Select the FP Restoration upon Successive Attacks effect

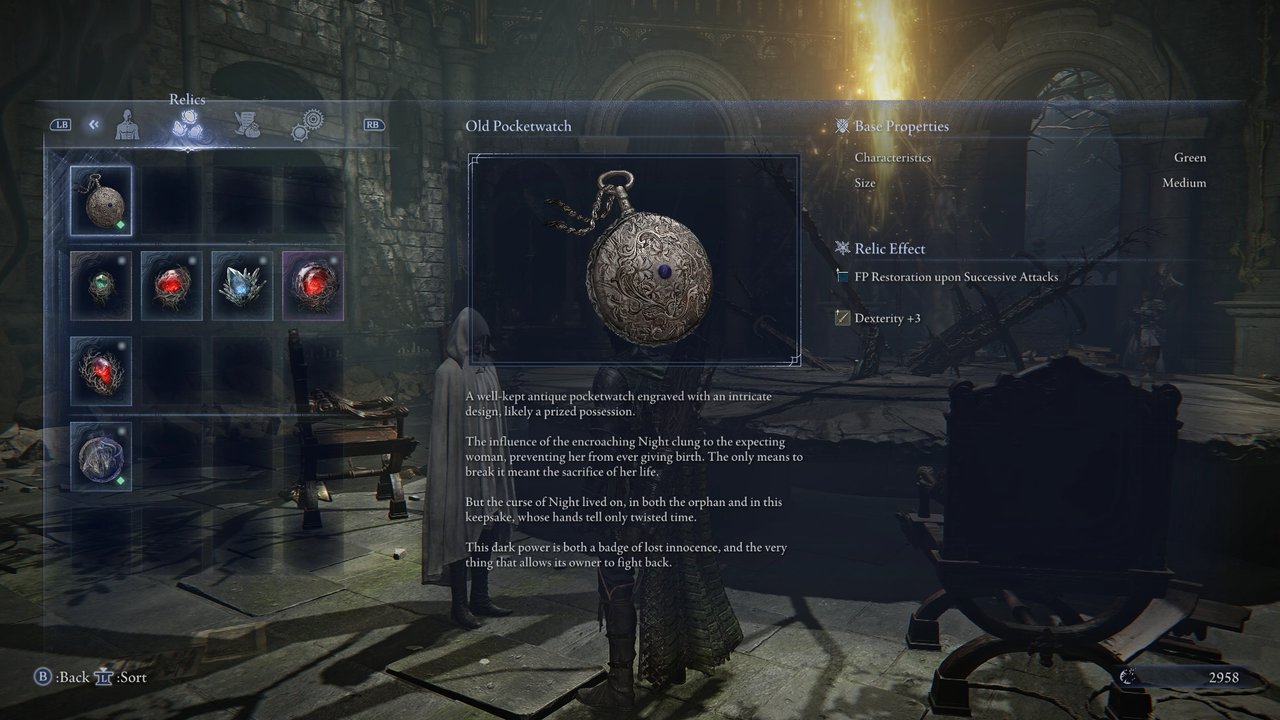click(955, 277)
